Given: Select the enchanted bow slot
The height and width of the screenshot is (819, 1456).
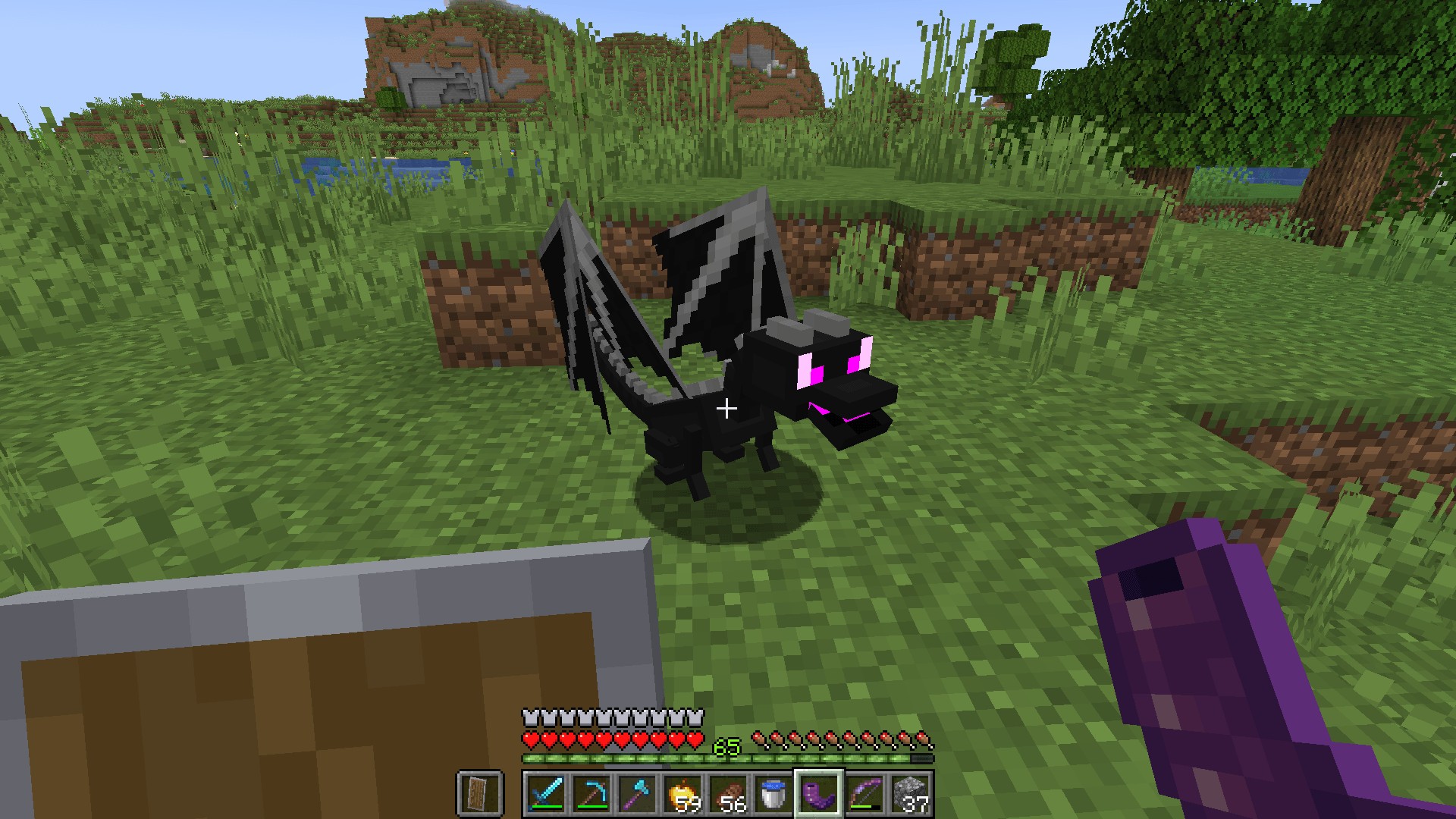Looking at the screenshot, I should 864,794.
